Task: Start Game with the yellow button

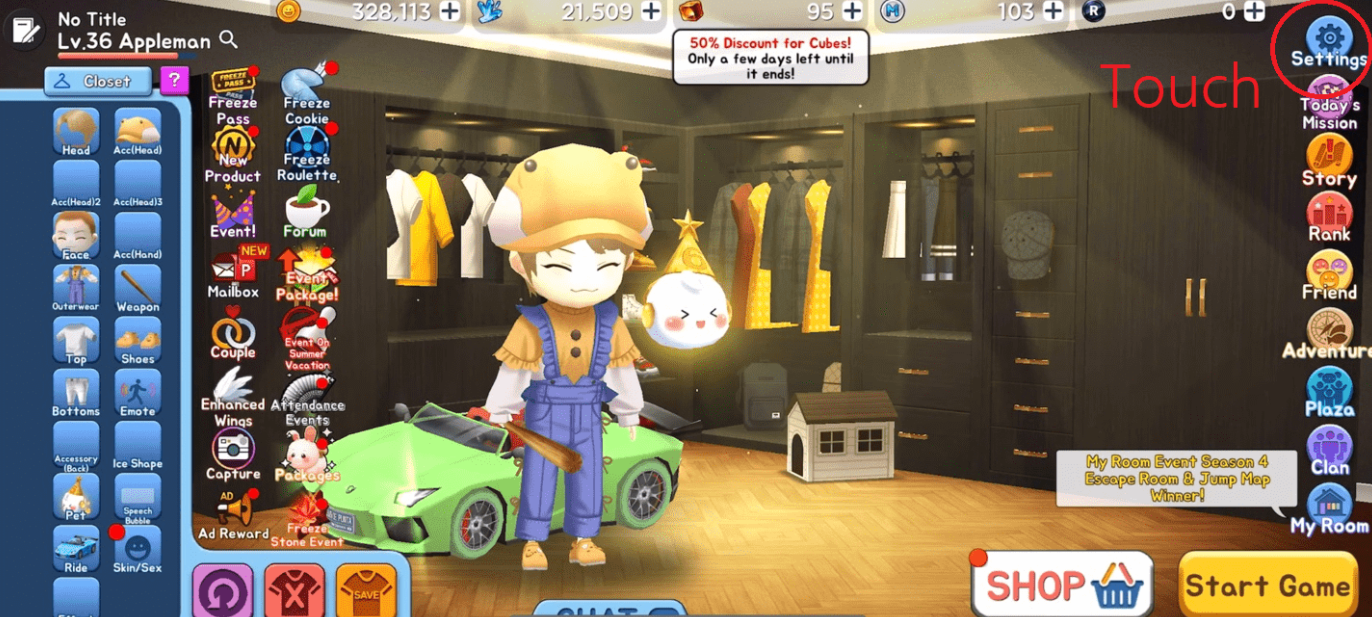Action: click(x=1267, y=585)
